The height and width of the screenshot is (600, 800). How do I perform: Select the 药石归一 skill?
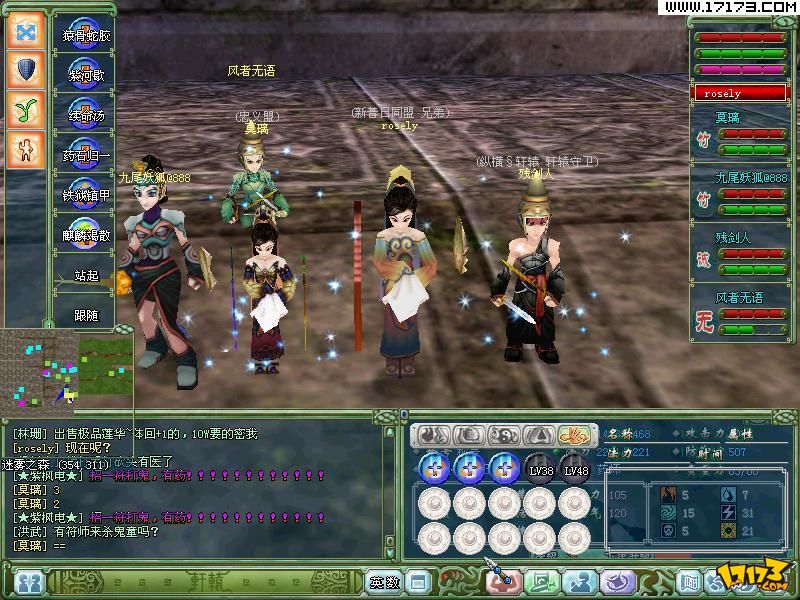86,153
